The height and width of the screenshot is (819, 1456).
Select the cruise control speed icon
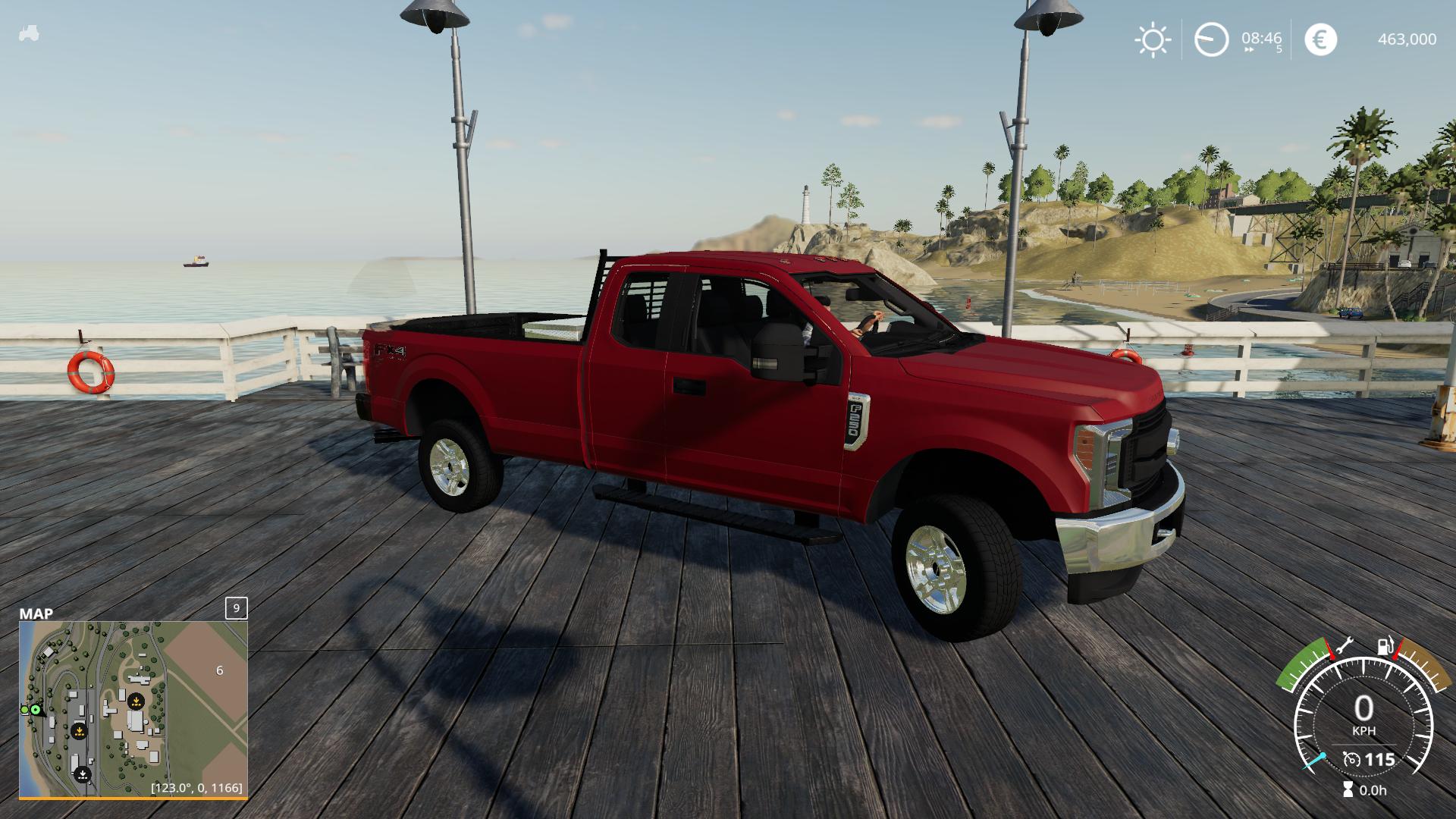(x=1351, y=759)
